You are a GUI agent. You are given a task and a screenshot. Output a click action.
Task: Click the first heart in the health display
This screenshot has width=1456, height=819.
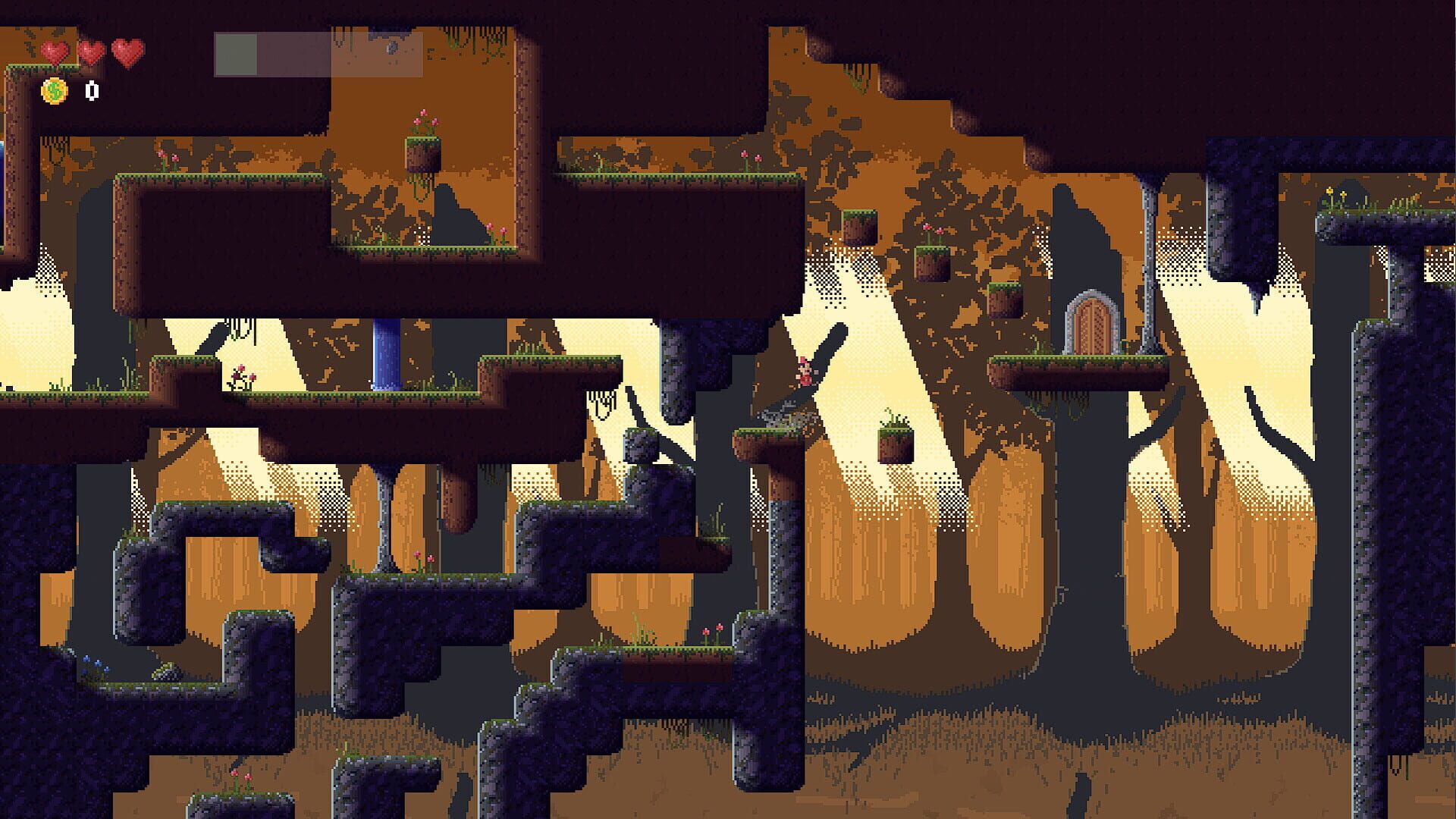pos(53,52)
